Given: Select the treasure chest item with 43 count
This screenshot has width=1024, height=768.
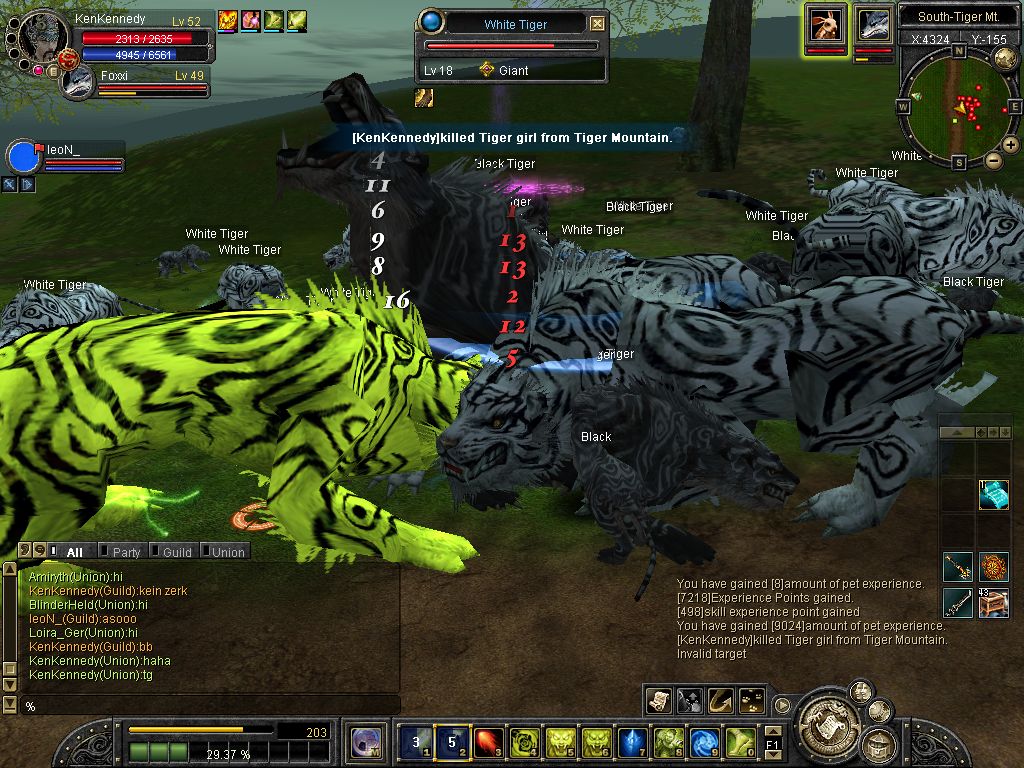Looking at the screenshot, I should pyautogui.click(x=993, y=603).
